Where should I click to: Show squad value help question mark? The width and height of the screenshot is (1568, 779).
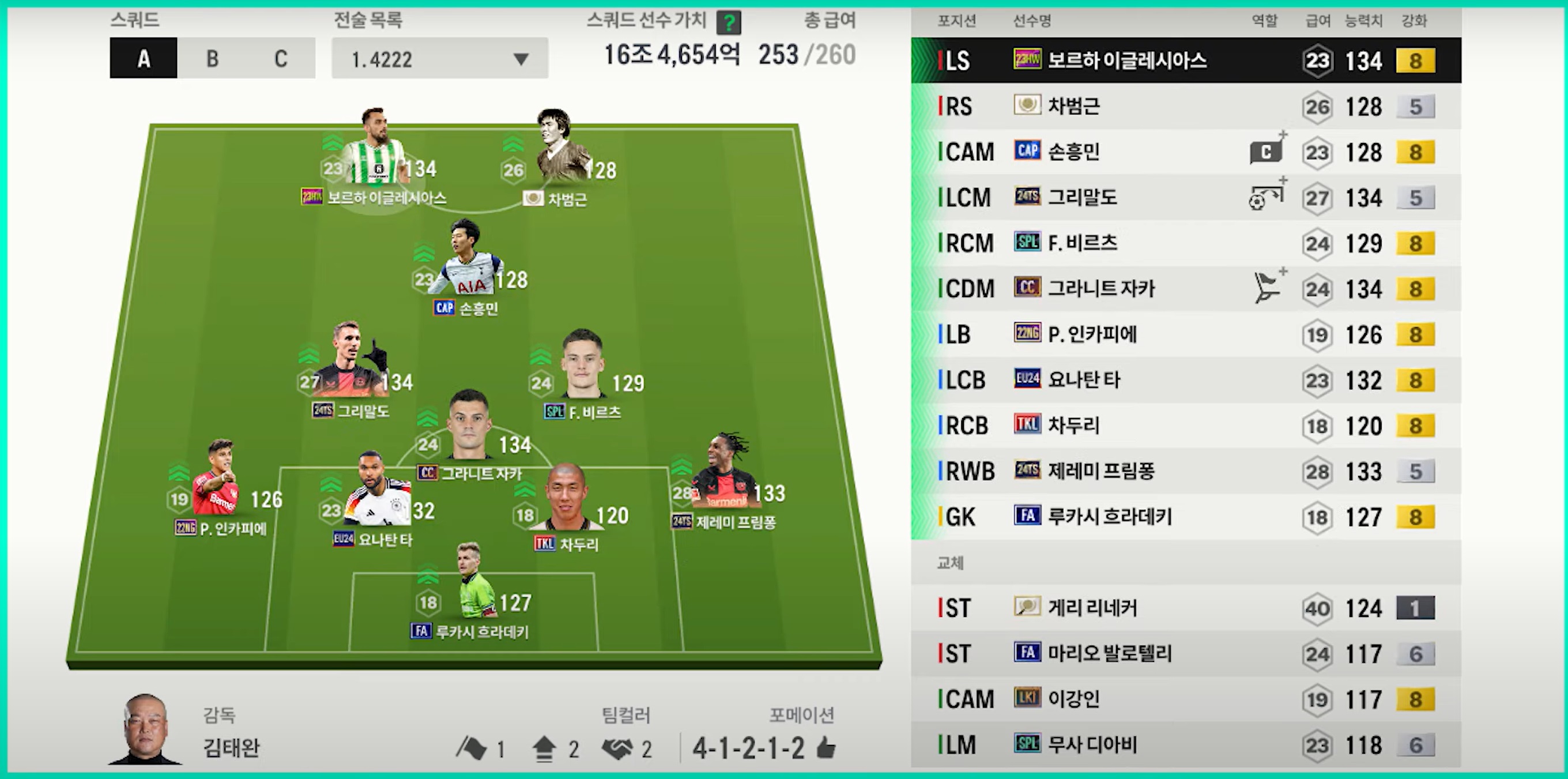[x=728, y=23]
